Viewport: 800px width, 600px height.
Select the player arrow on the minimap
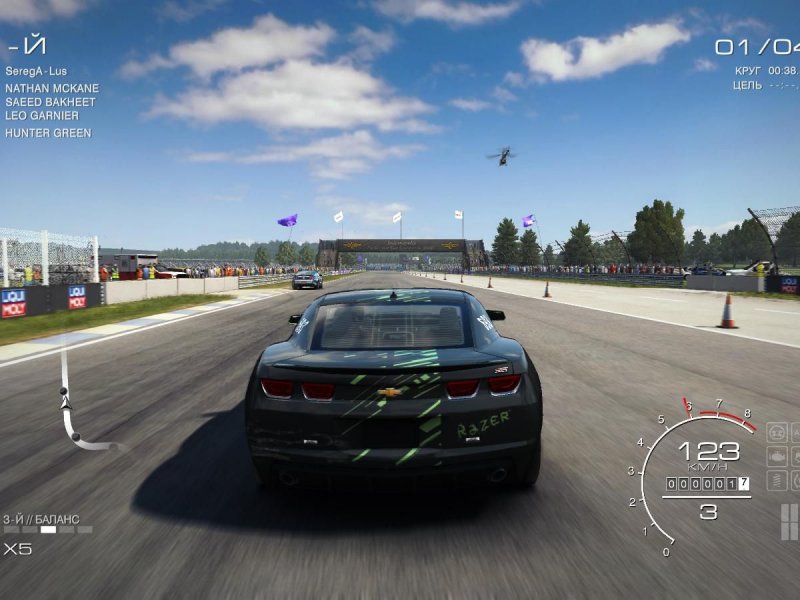point(66,402)
